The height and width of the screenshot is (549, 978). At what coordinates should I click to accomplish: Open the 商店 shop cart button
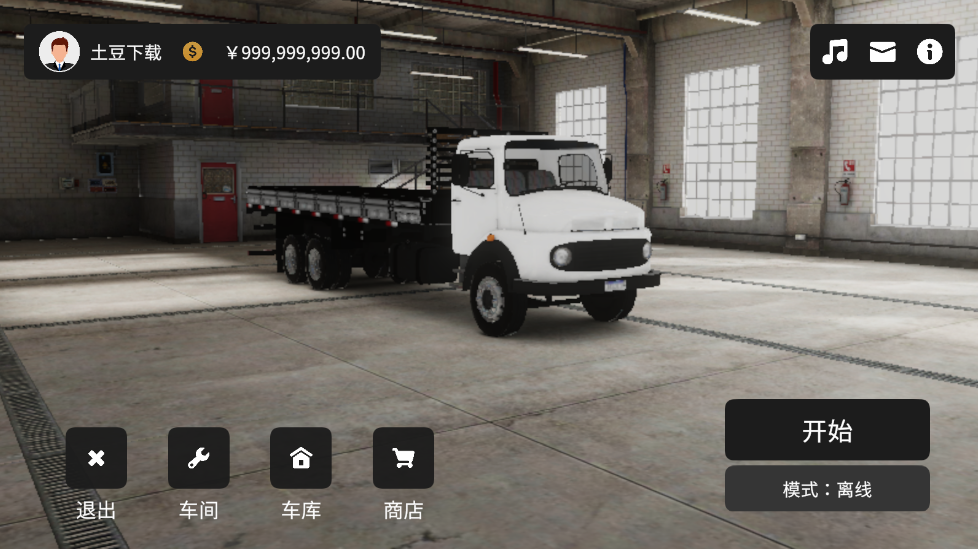tap(403, 458)
